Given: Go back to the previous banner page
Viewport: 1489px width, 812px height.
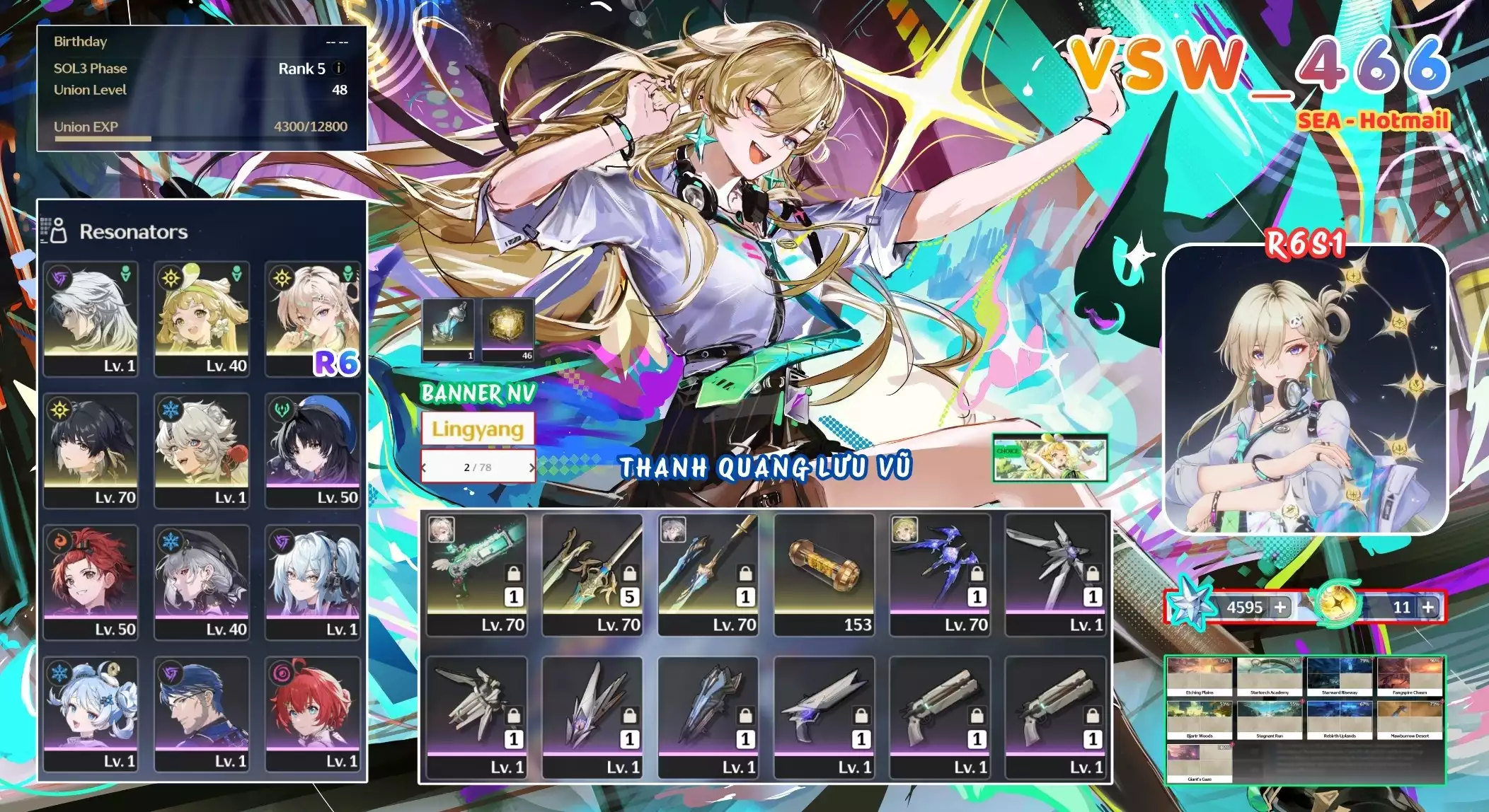Looking at the screenshot, I should [425, 468].
